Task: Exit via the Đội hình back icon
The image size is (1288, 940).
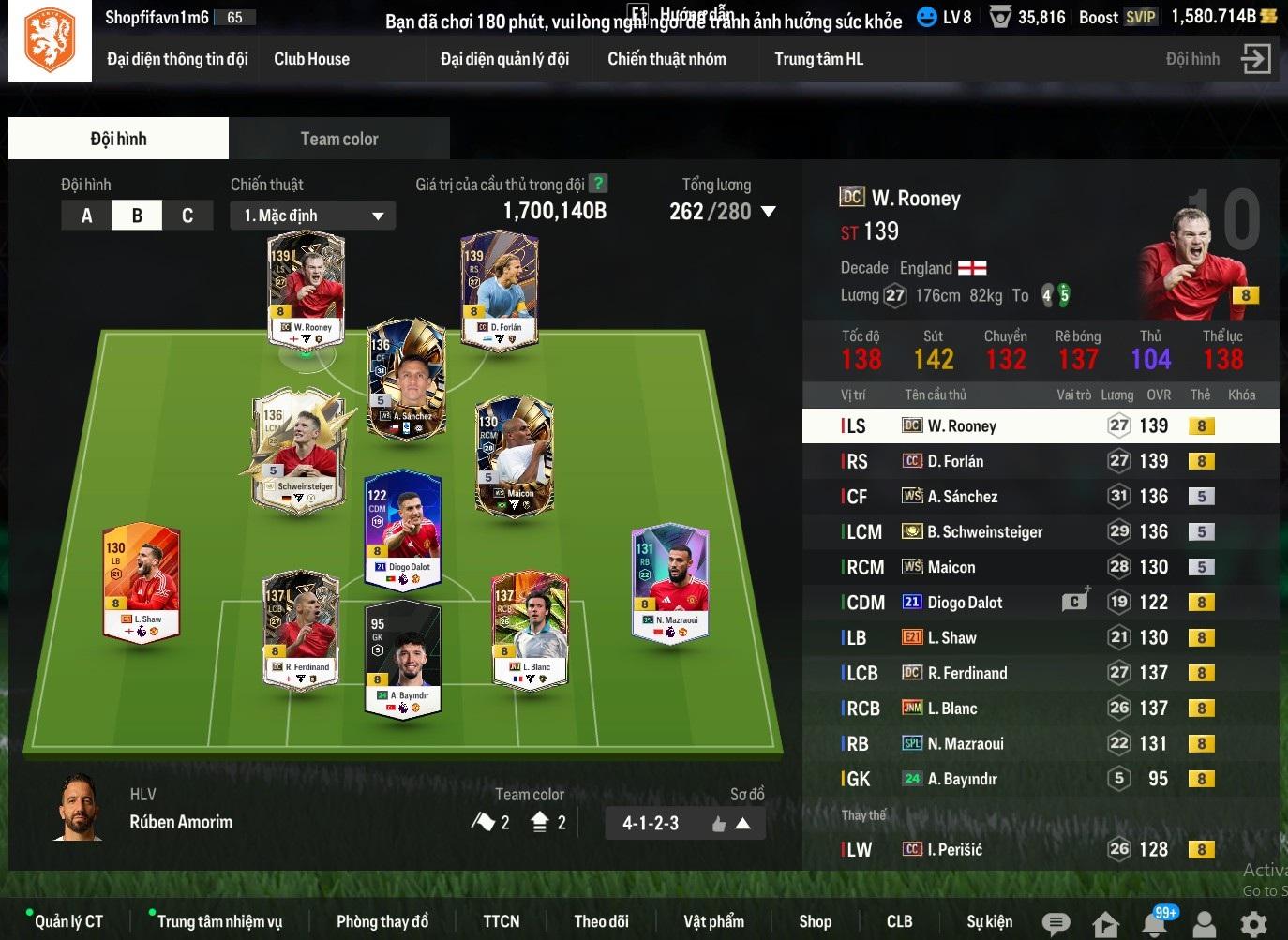Action: click(1255, 59)
